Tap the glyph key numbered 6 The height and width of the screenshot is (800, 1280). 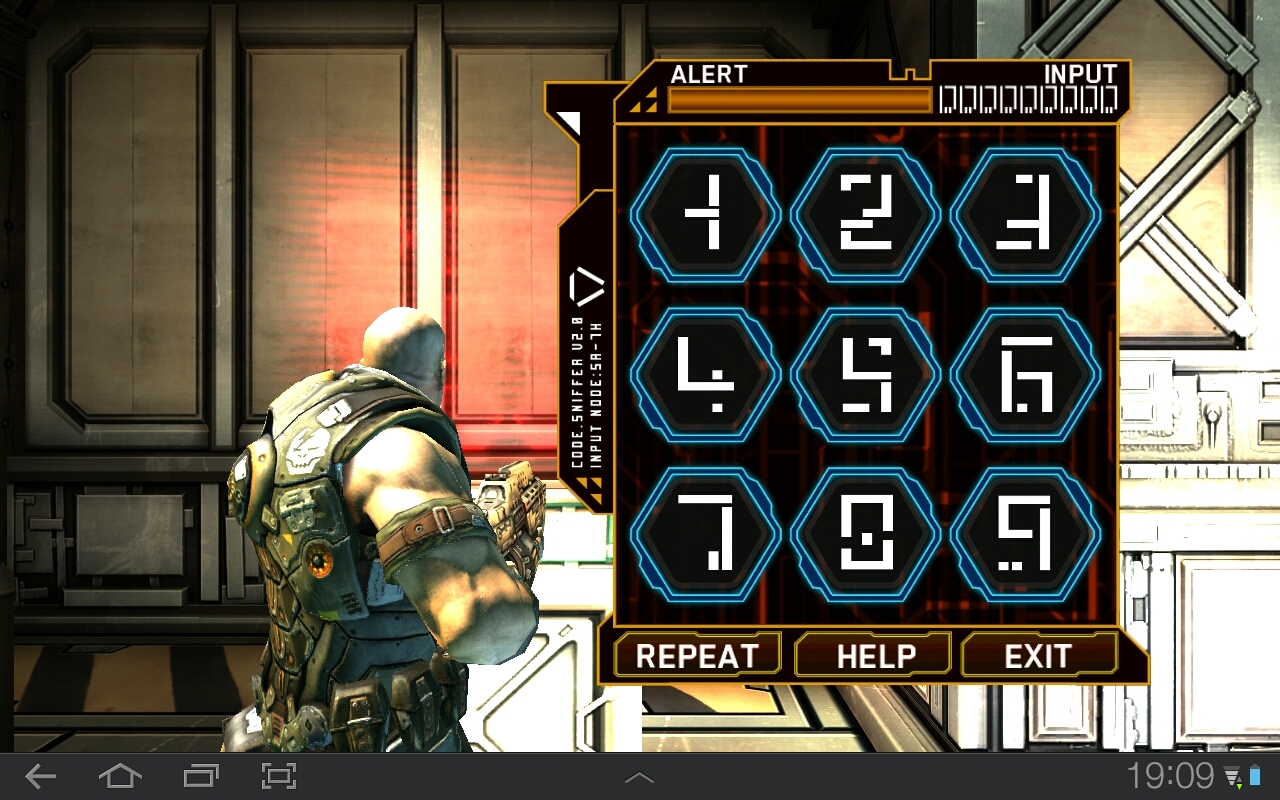[x=1026, y=374]
